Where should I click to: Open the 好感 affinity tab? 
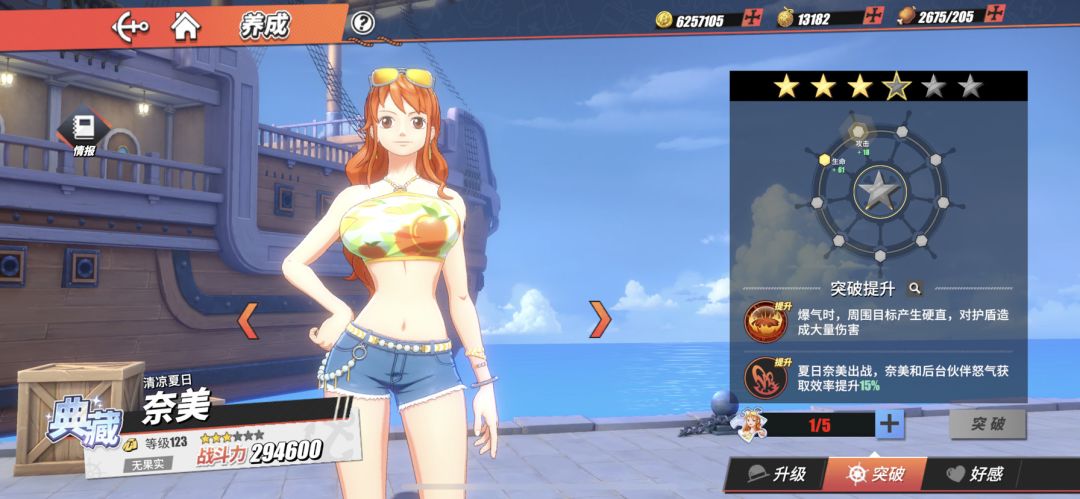[x=975, y=474]
